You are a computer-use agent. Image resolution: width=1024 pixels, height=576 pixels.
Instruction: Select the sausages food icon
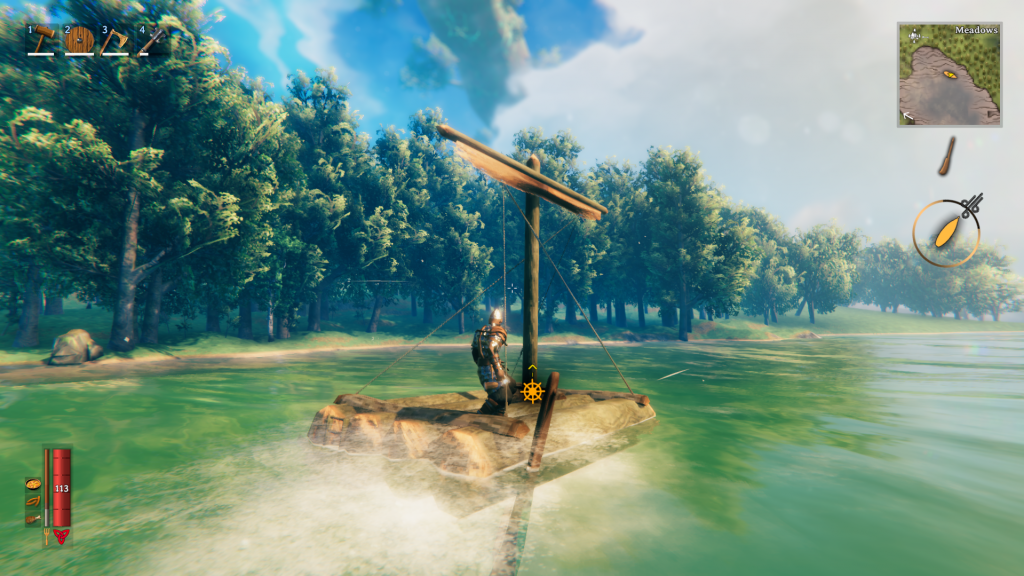click(33, 501)
